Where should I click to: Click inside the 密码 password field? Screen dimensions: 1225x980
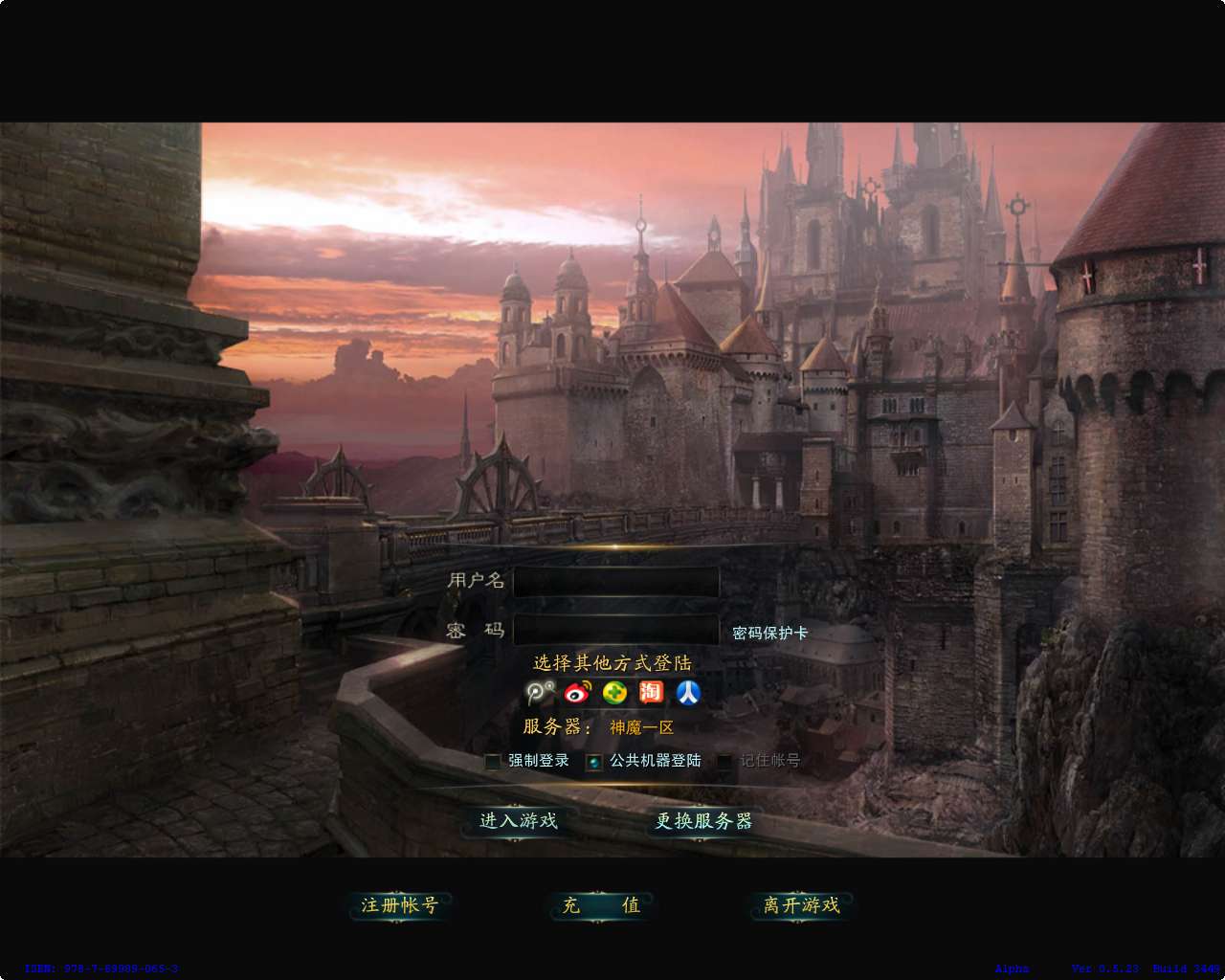point(615,631)
